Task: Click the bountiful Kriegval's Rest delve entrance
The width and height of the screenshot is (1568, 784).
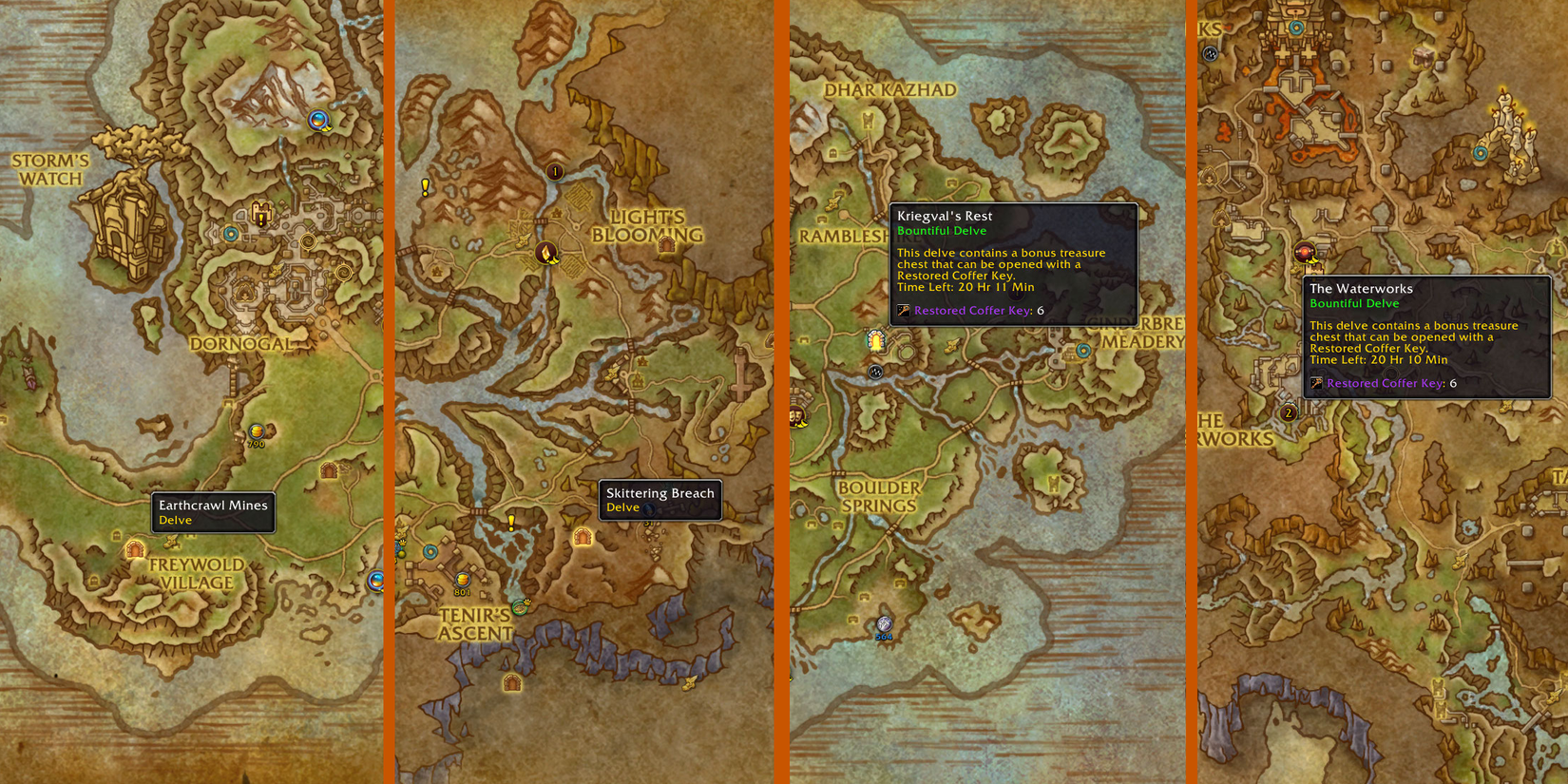Action: pos(876,340)
